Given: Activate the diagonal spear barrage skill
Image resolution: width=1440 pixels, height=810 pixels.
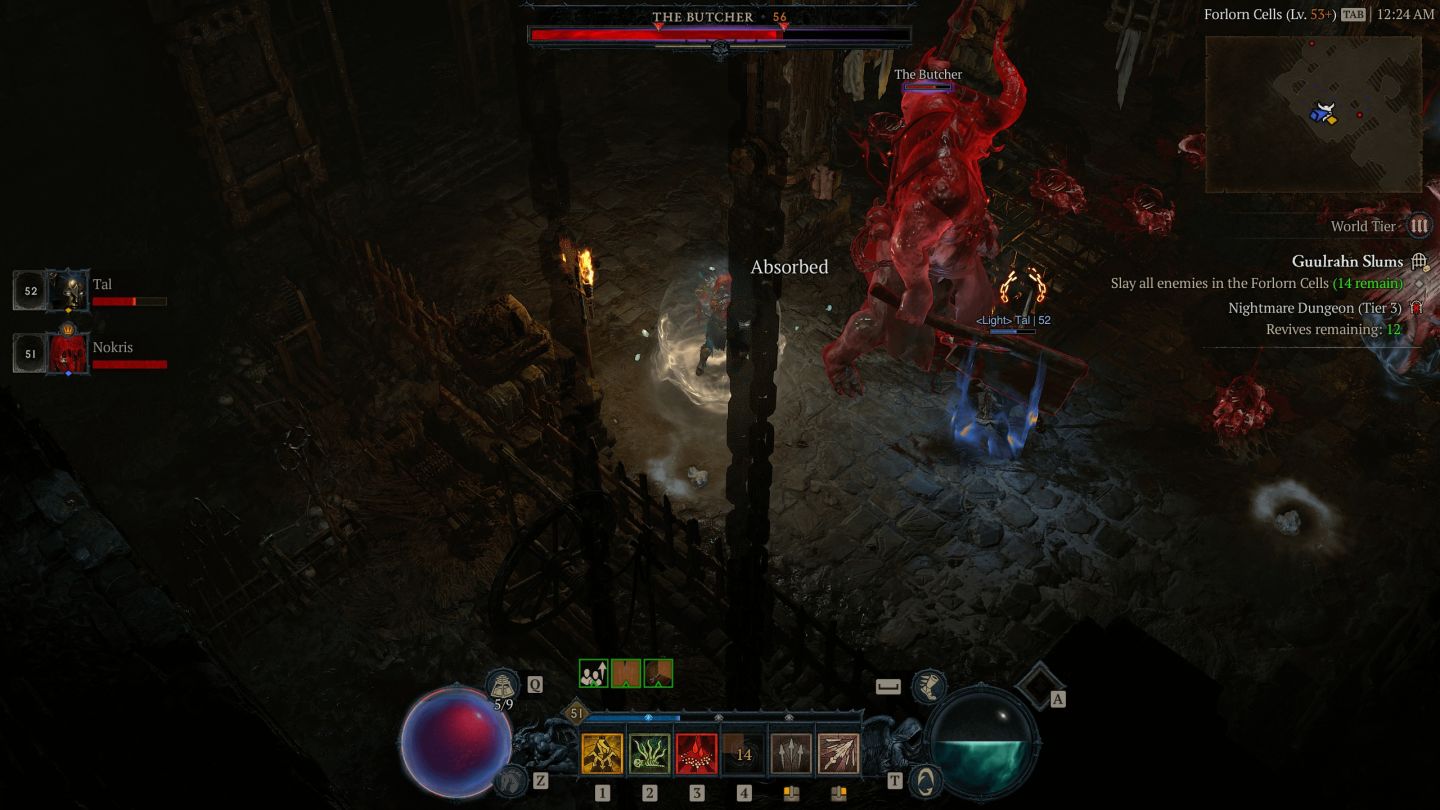Looking at the screenshot, I should tap(838, 755).
